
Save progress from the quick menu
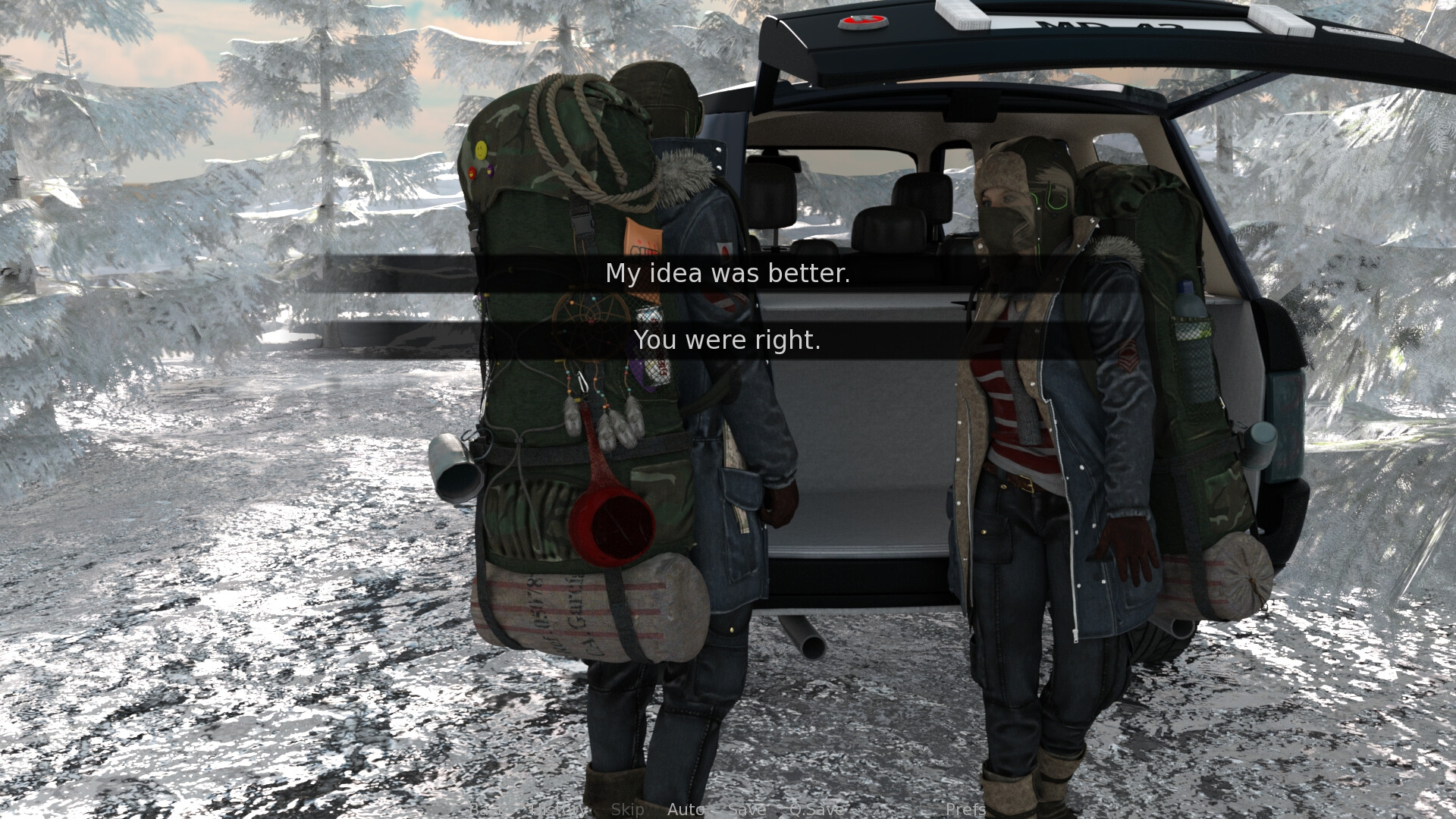tap(746, 810)
